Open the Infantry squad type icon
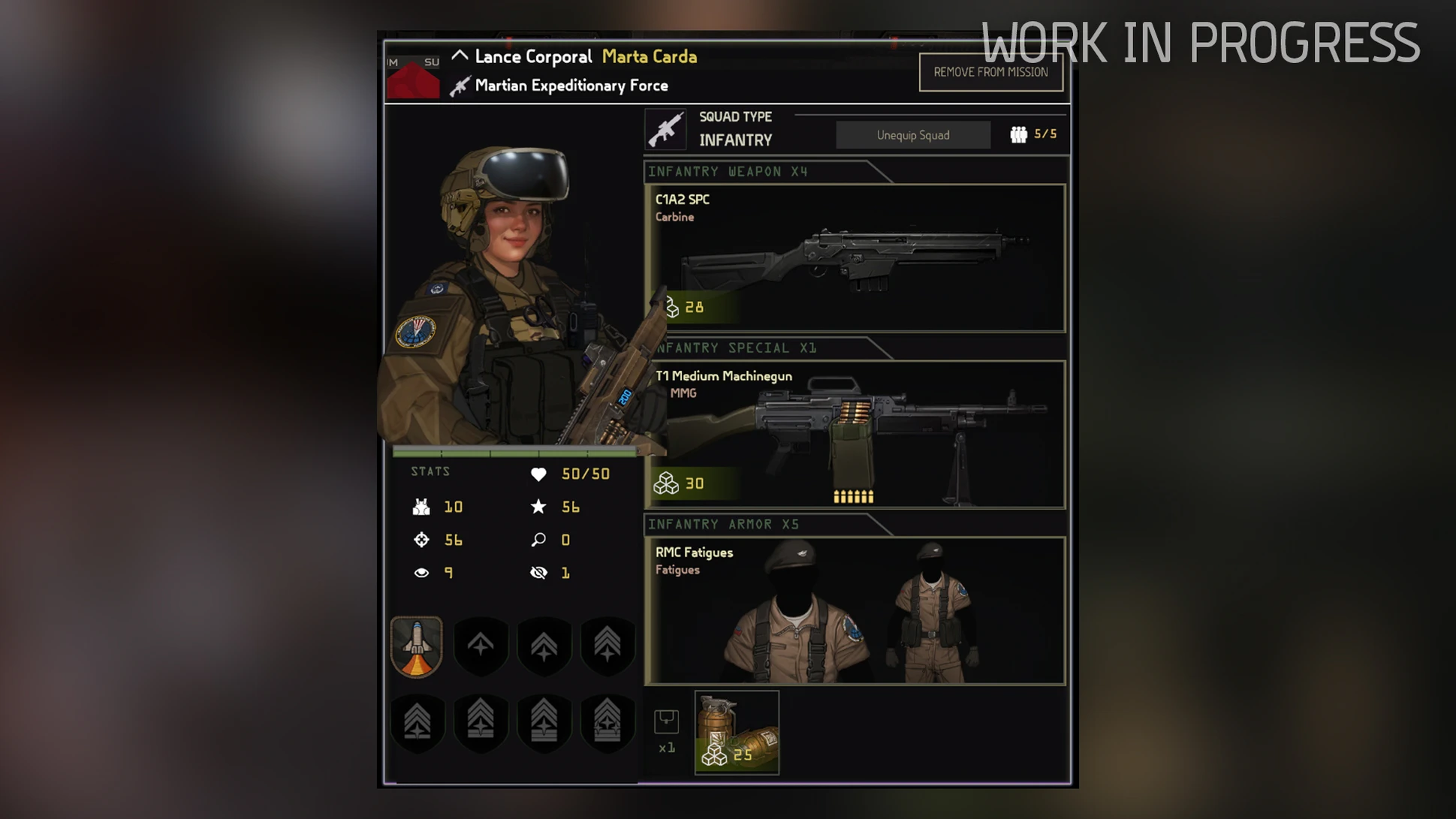This screenshot has width=1456, height=819. [x=665, y=129]
